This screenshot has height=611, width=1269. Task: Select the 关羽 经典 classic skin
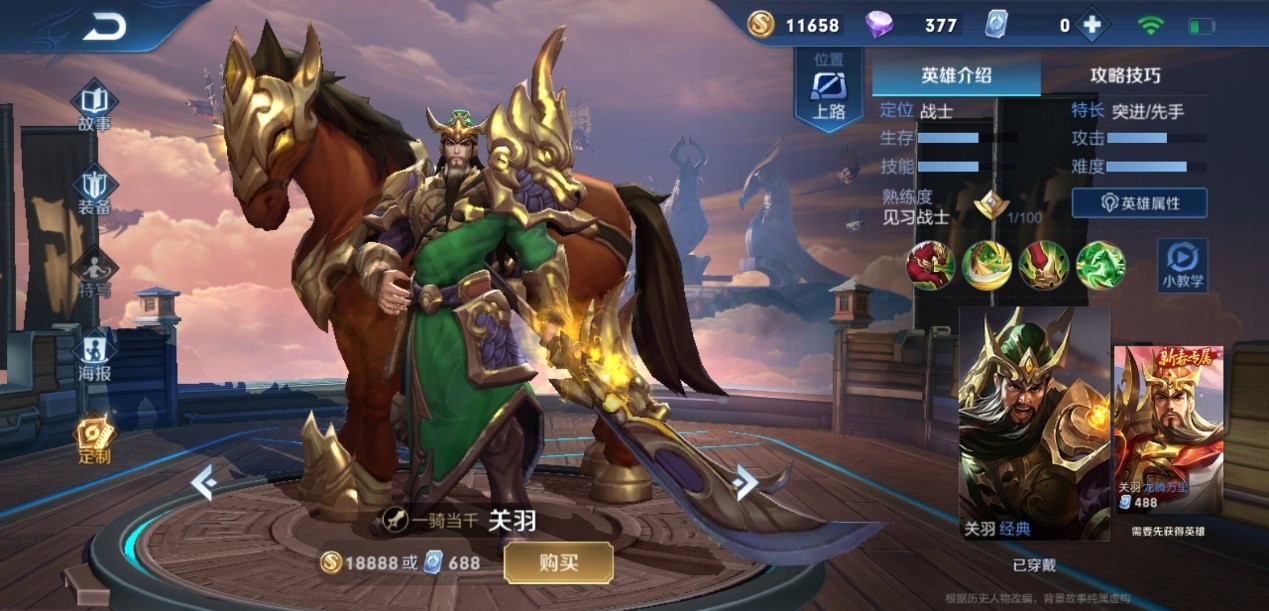point(1034,424)
